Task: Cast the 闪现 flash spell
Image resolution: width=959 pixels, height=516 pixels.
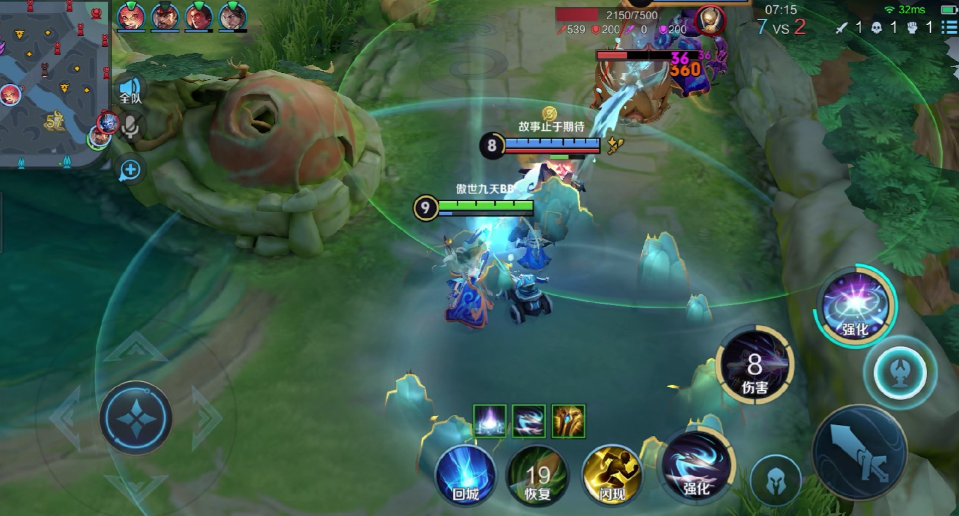Action: 613,472
